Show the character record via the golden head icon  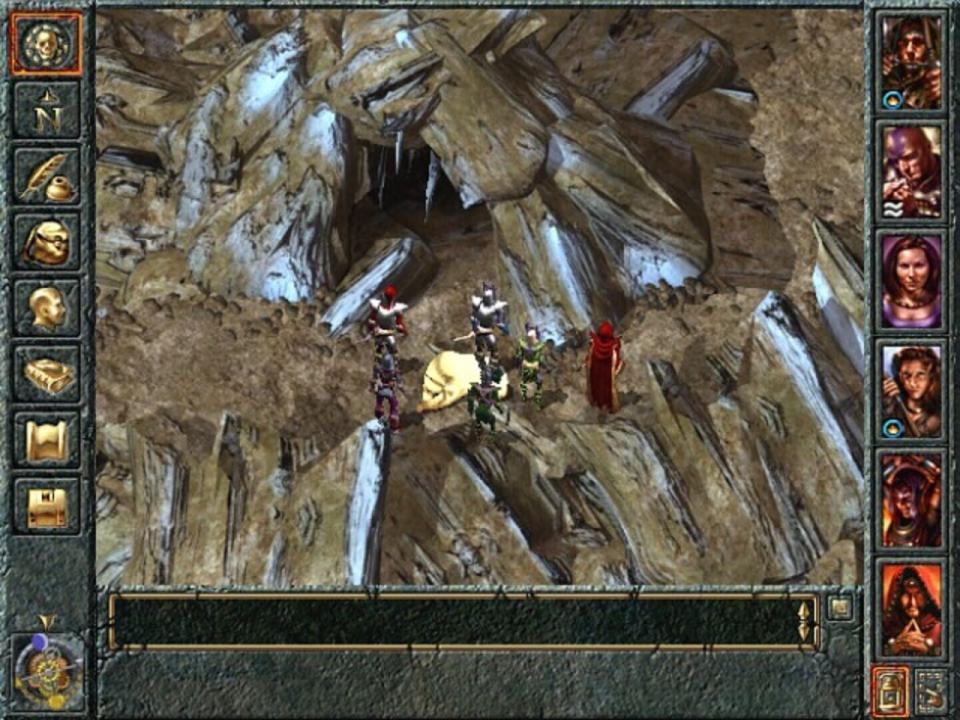pos(47,308)
